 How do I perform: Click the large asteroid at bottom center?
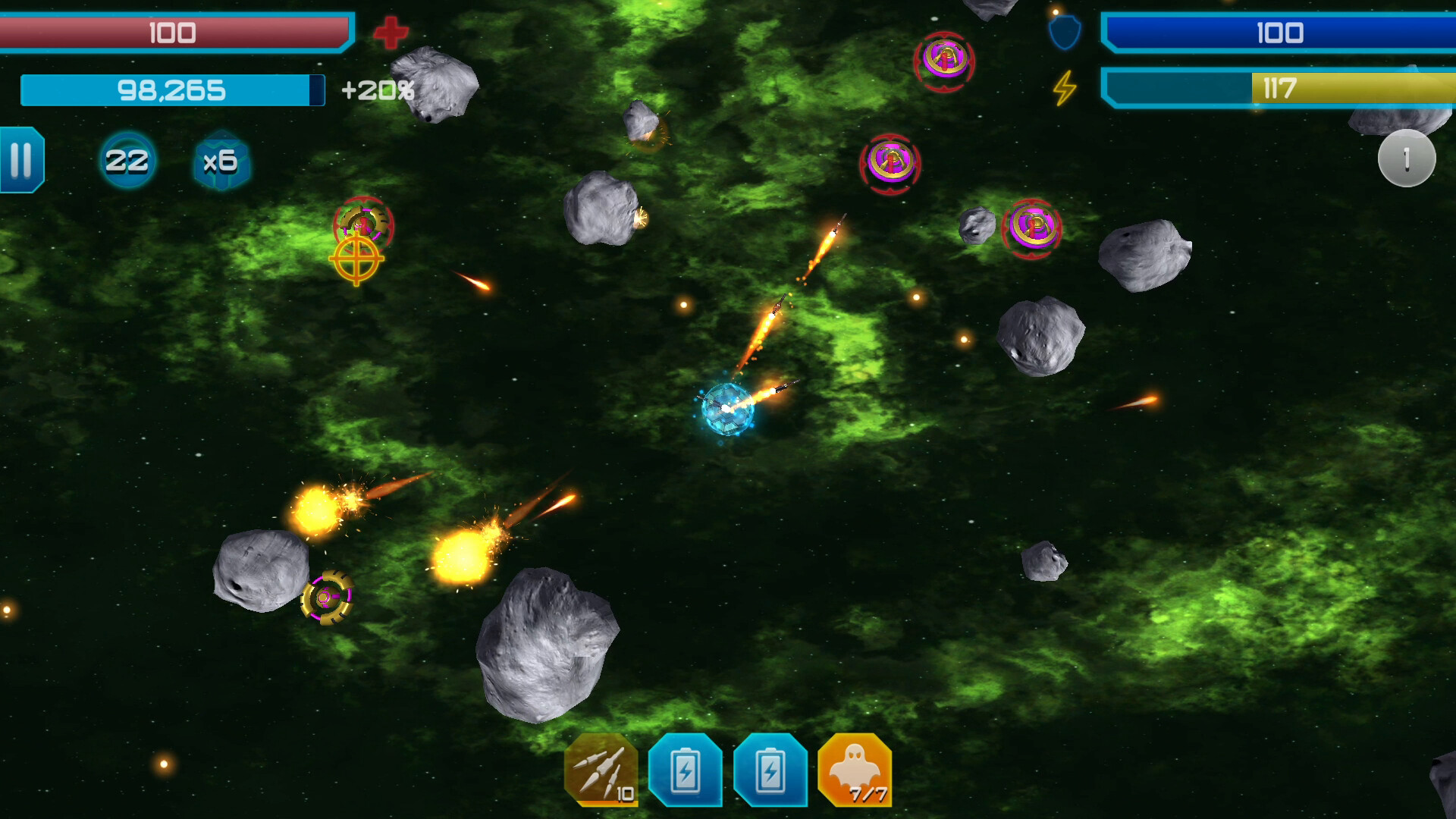[550, 648]
